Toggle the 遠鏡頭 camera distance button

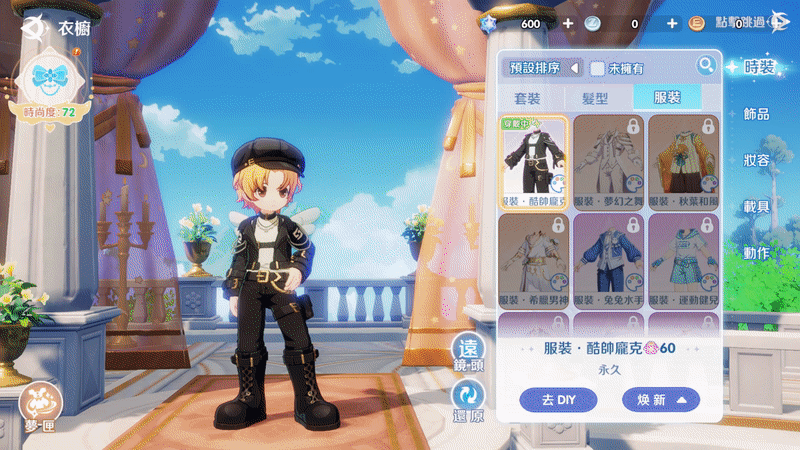click(x=468, y=355)
